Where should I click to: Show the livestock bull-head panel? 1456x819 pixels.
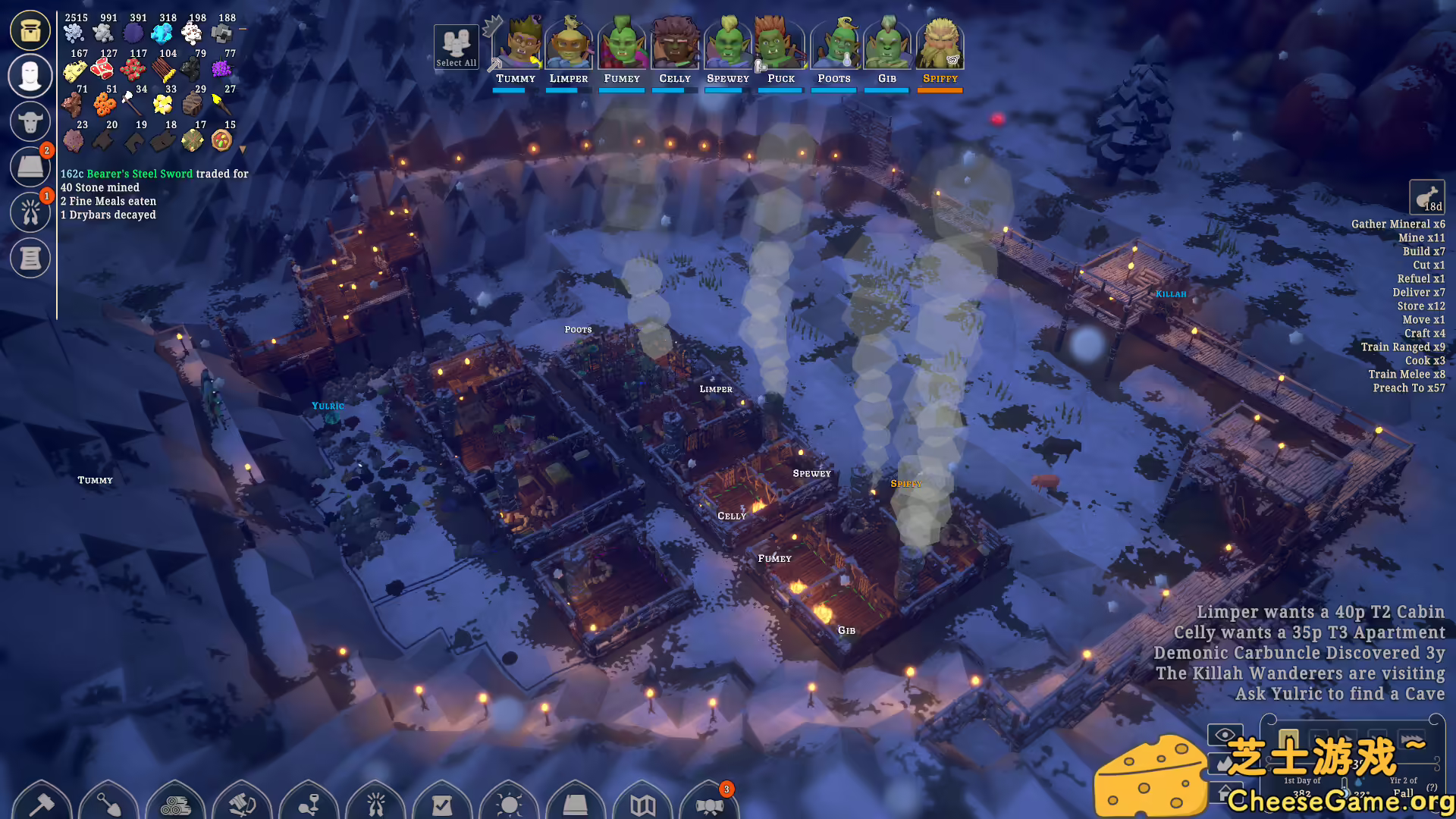click(30, 121)
